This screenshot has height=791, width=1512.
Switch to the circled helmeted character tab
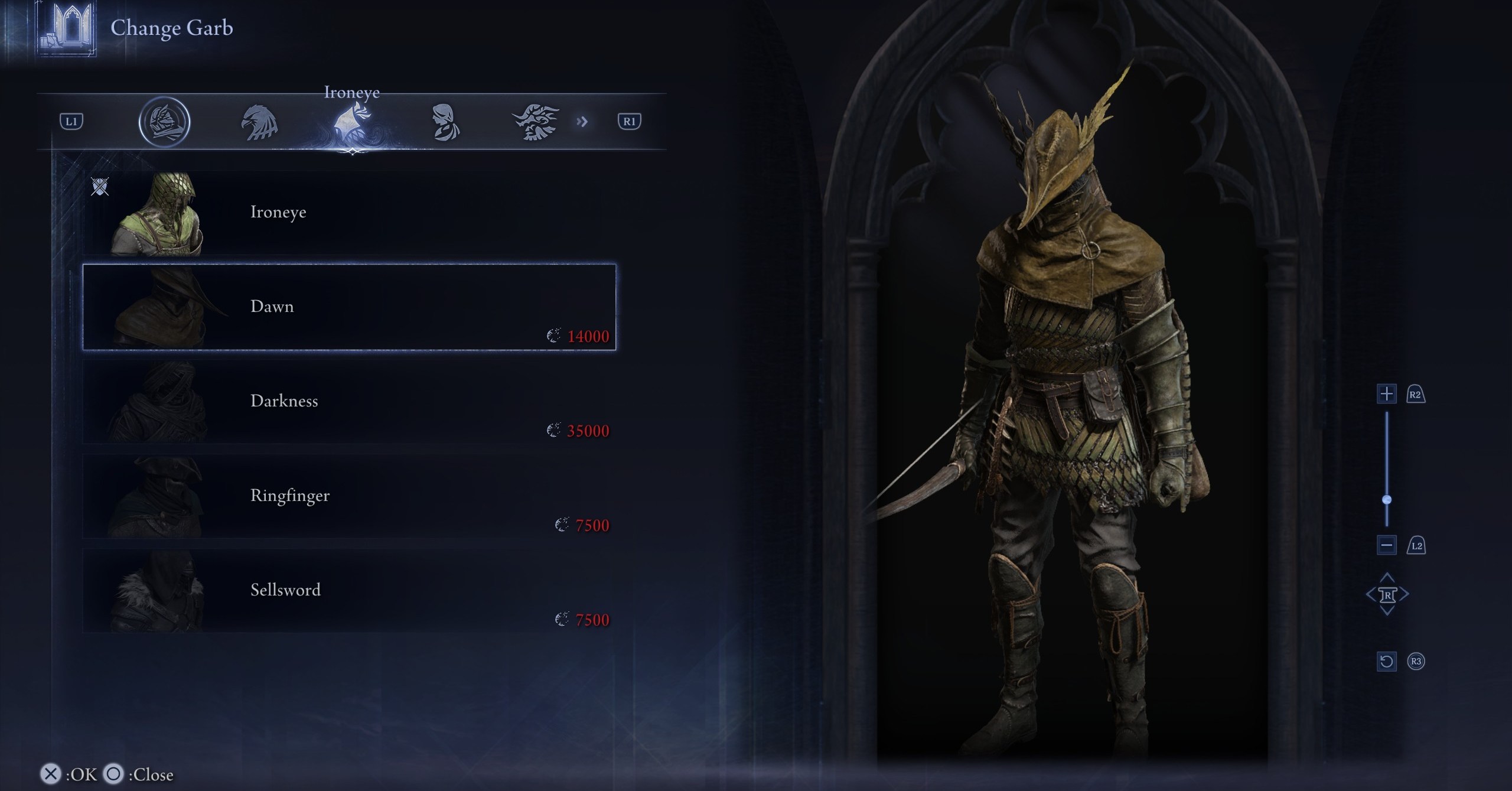164,122
